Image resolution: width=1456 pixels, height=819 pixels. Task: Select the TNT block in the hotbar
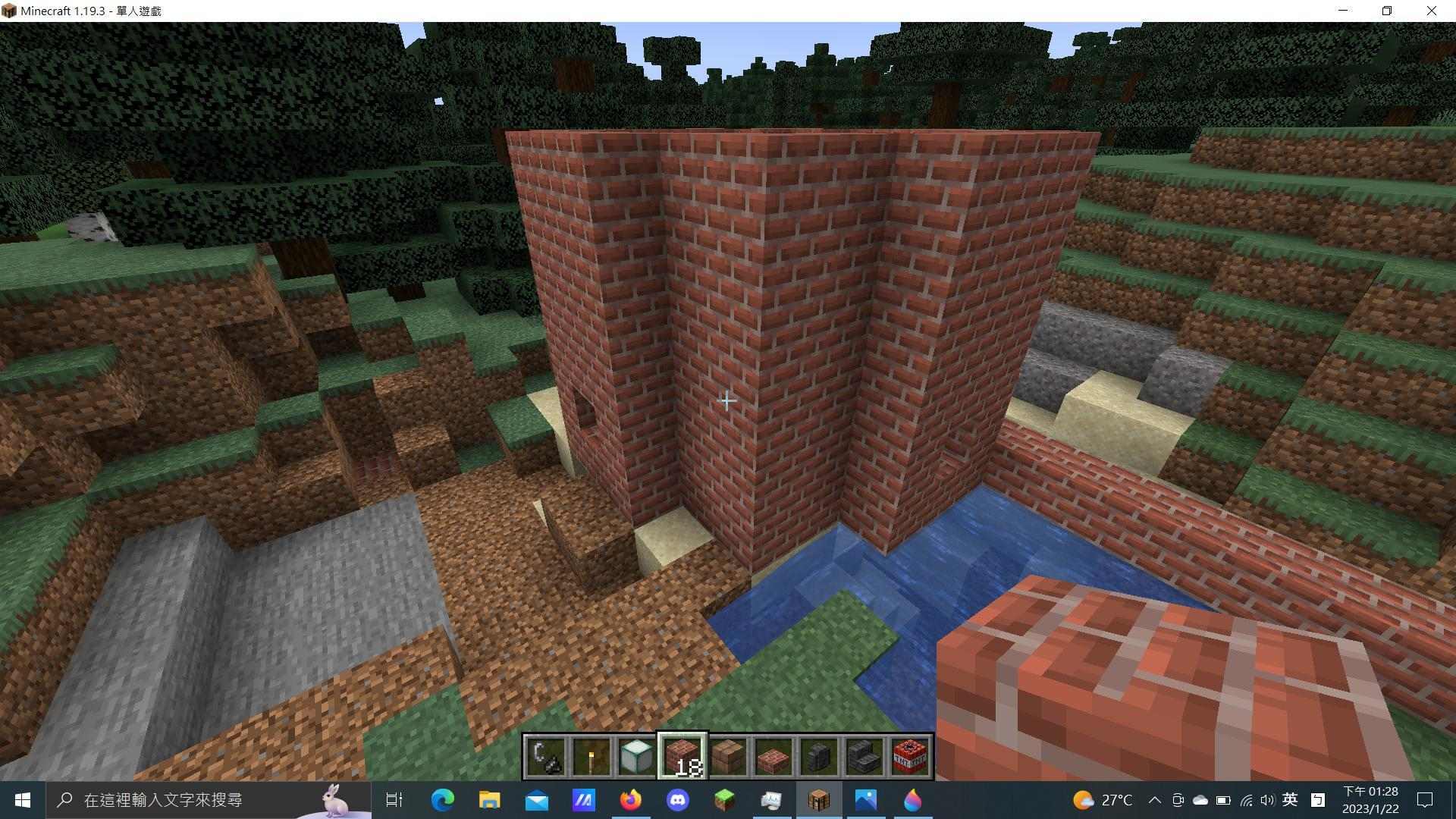coord(910,755)
